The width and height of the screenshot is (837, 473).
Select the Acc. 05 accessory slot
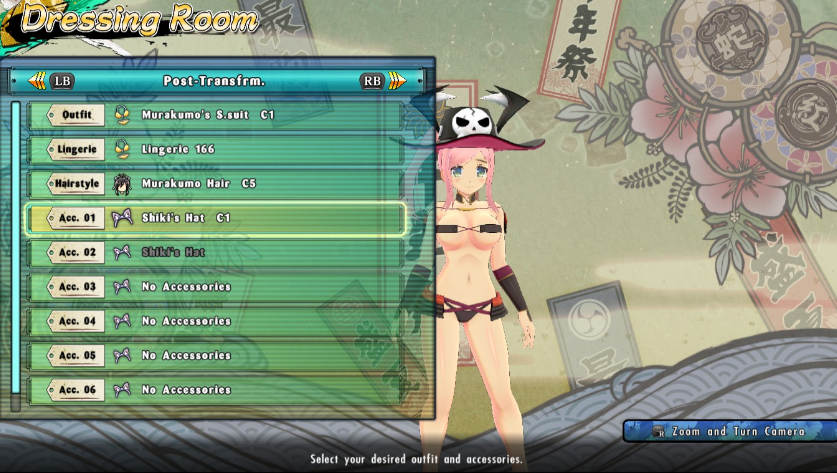click(x=215, y=355)
